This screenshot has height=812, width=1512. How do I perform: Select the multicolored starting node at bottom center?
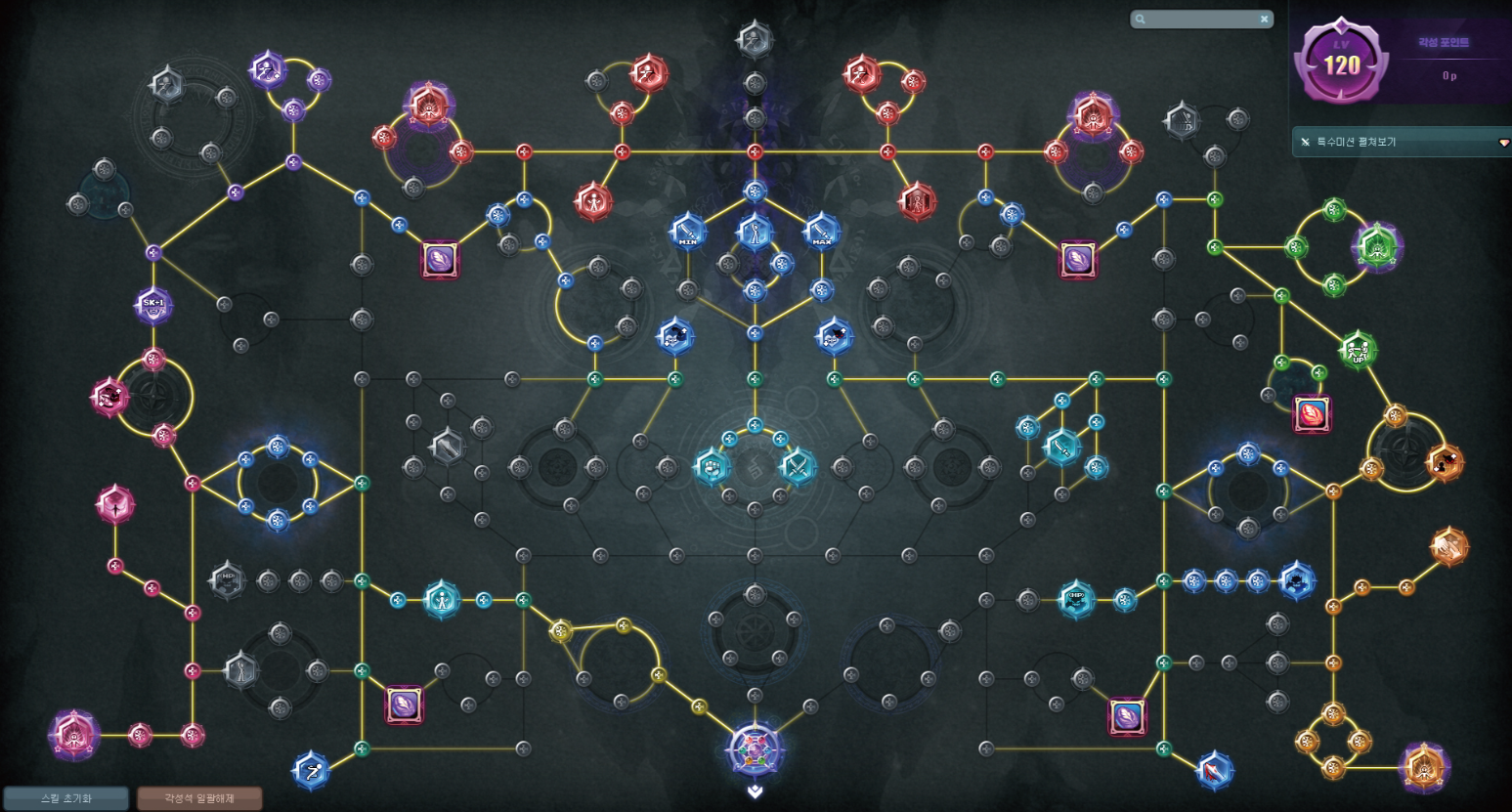755,749
